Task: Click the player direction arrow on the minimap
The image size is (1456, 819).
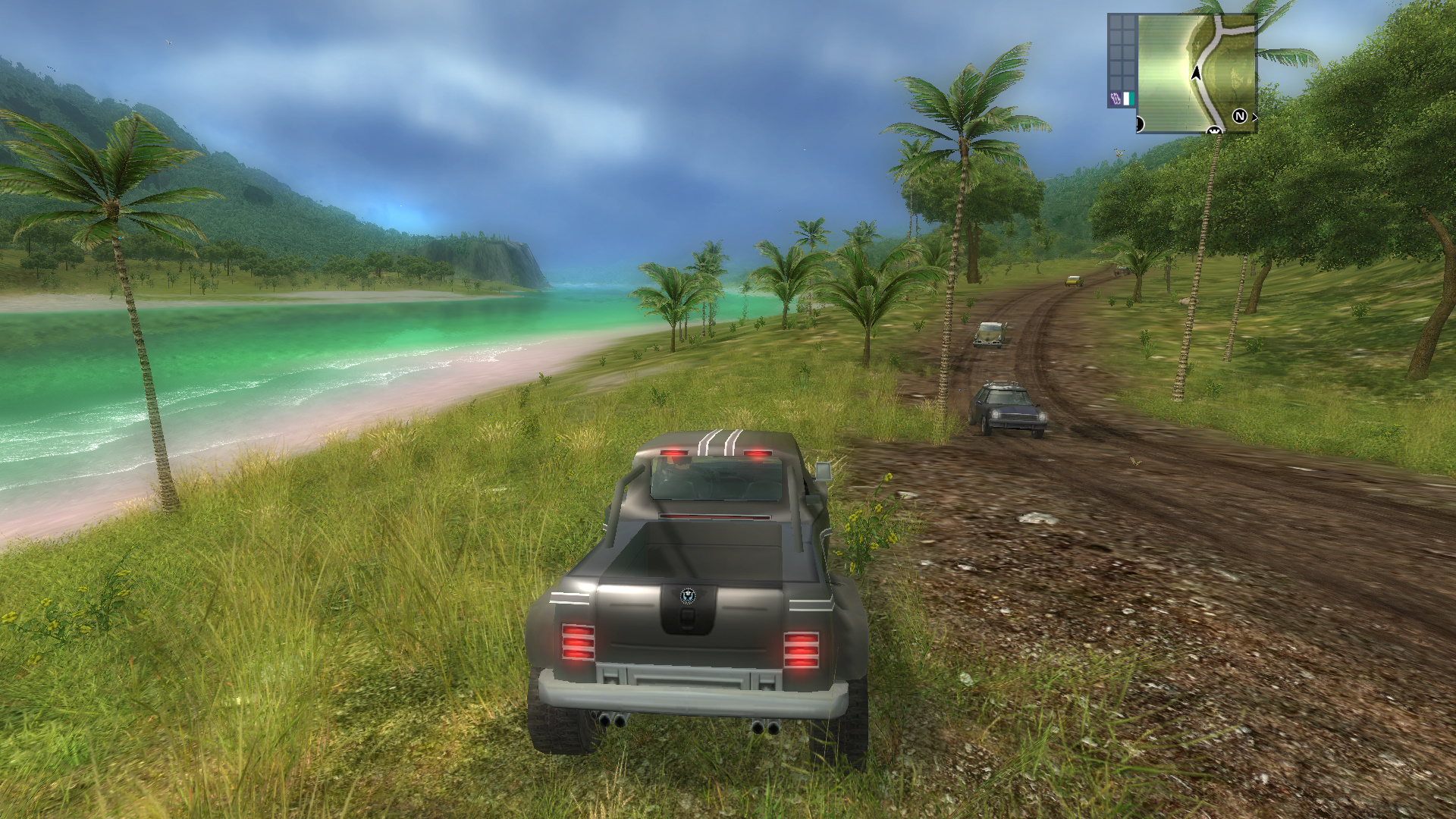Action: pyautogui.click(x=1196, y=73)
